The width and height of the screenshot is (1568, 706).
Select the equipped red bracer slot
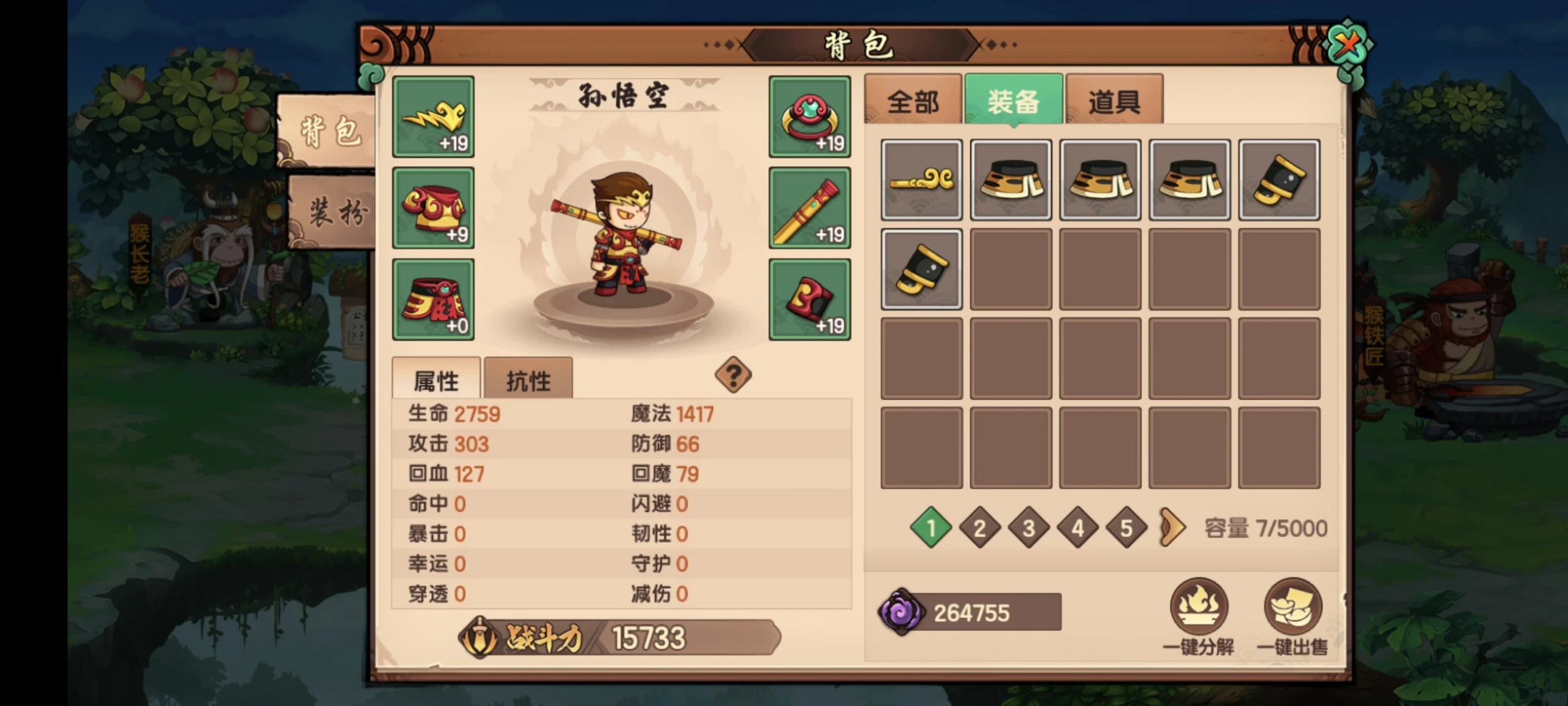click(809, 299)
